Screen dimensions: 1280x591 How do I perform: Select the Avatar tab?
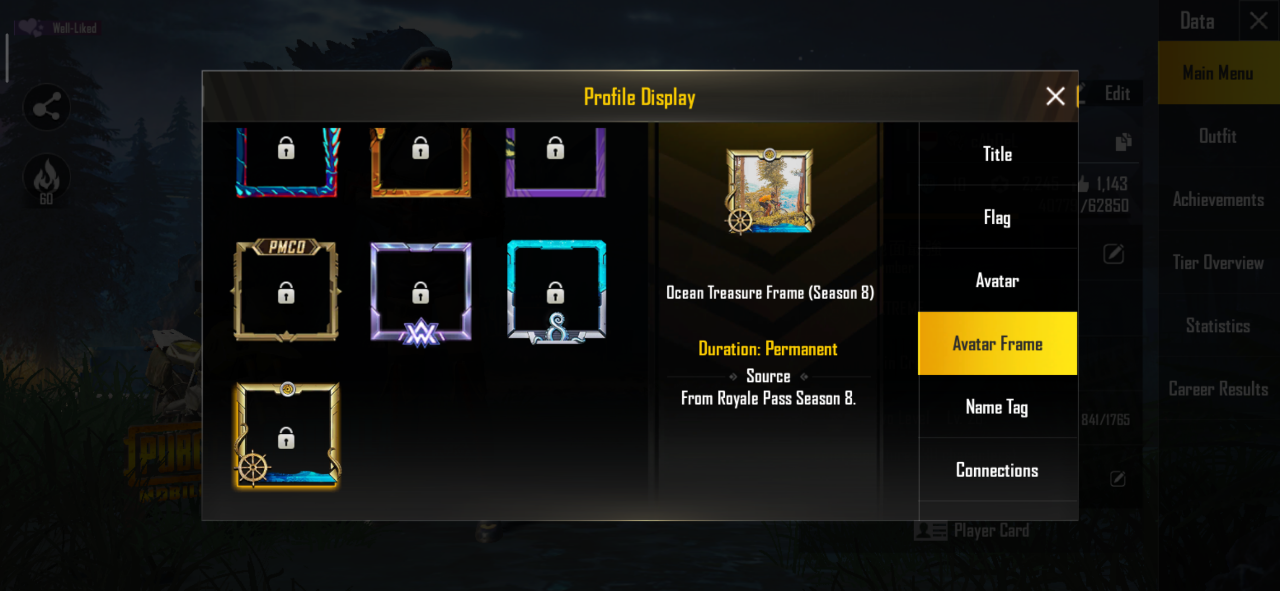997,281
